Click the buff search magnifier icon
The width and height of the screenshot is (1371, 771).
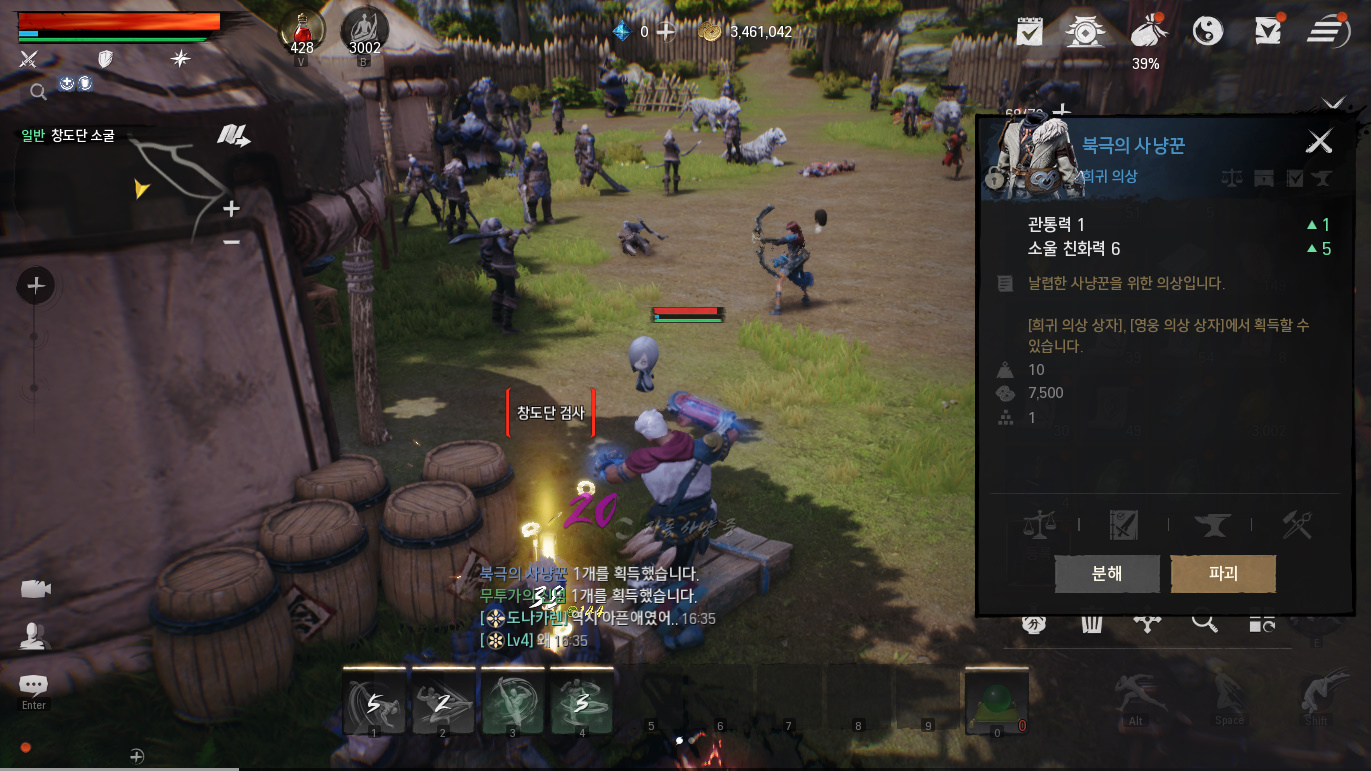pos(38,92)
